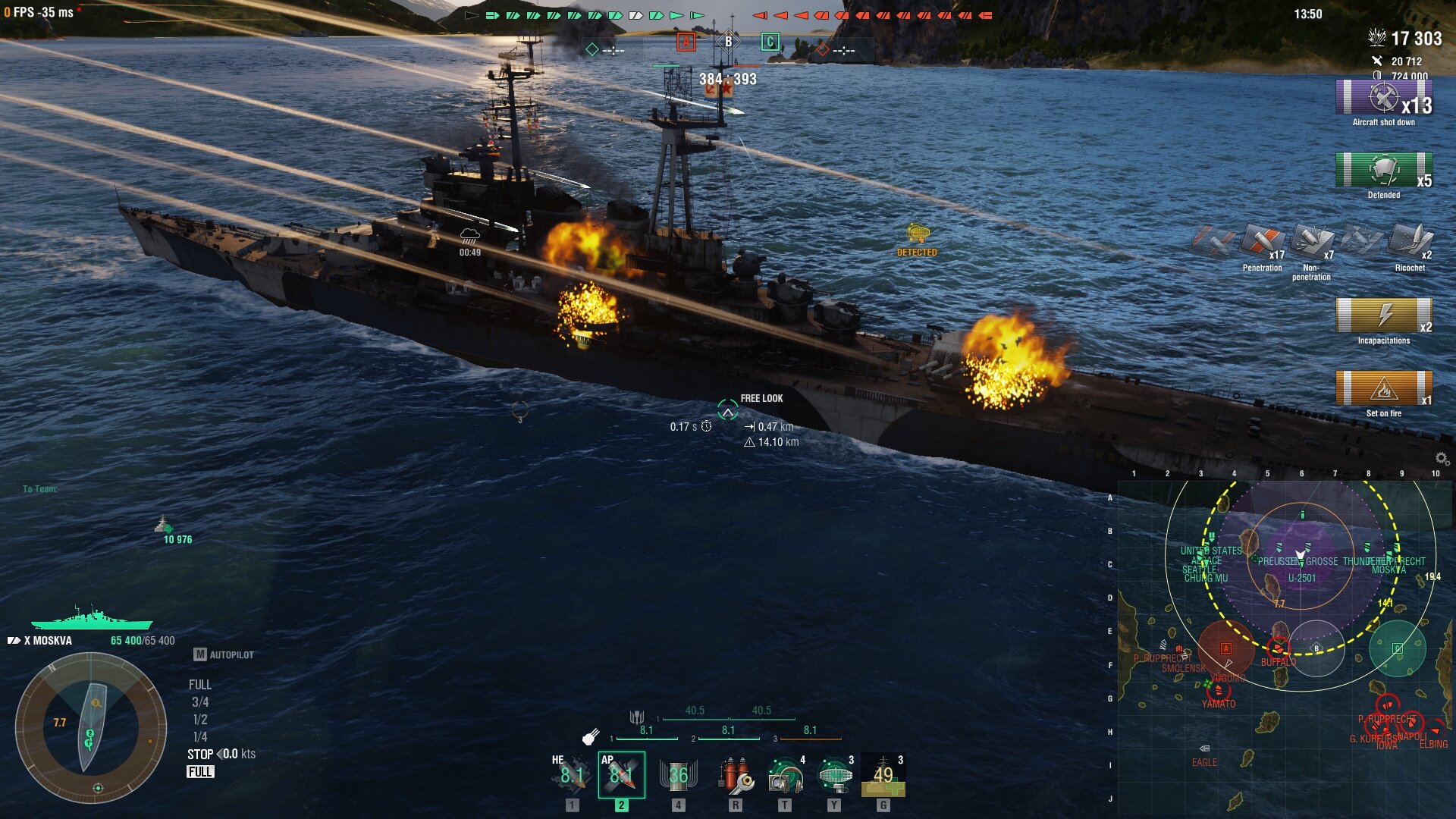Activate the Hydroacoustic Search consumable
This screenshot has width=1456, height=819.
point(785,775)
